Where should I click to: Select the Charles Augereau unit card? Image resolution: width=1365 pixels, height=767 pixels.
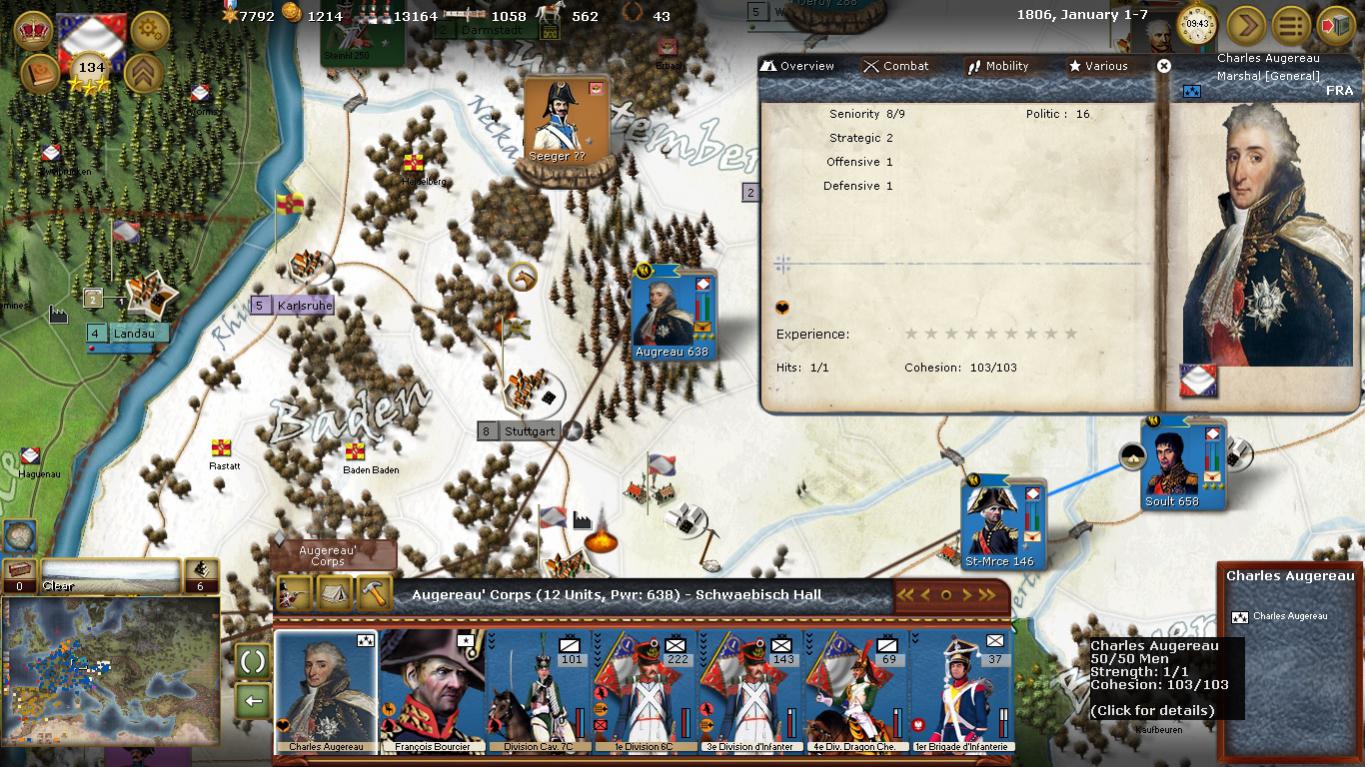326,690
